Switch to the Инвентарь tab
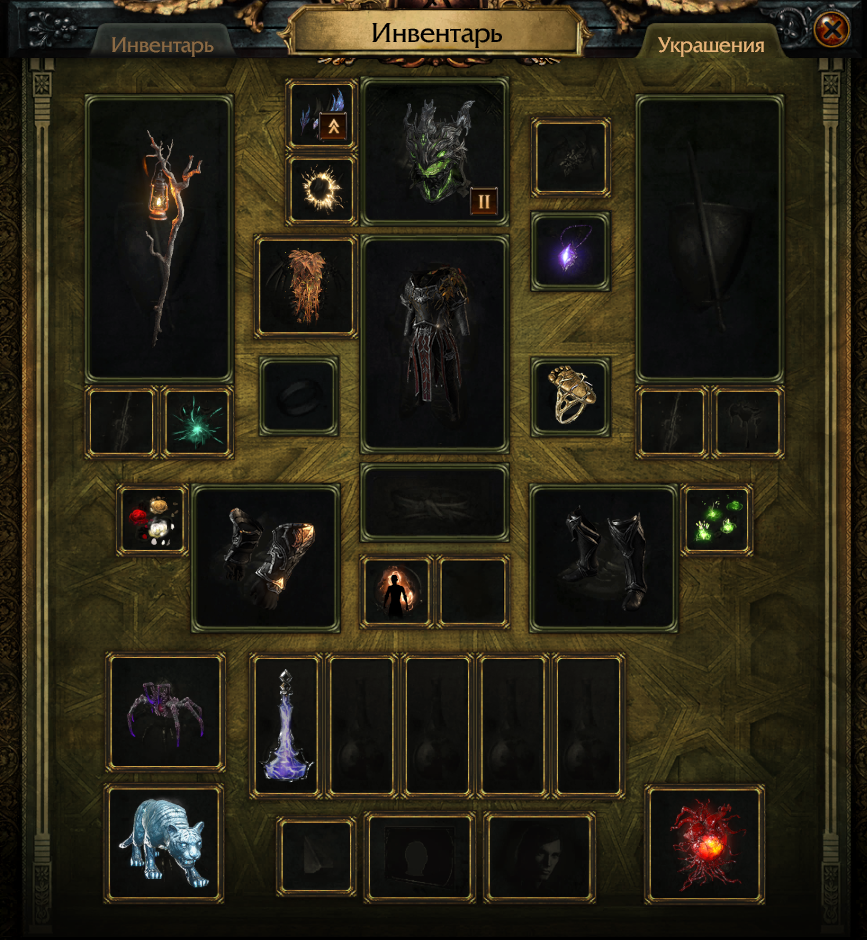The image size is (867, 940). pyautogui.click(x=162, y=45)
